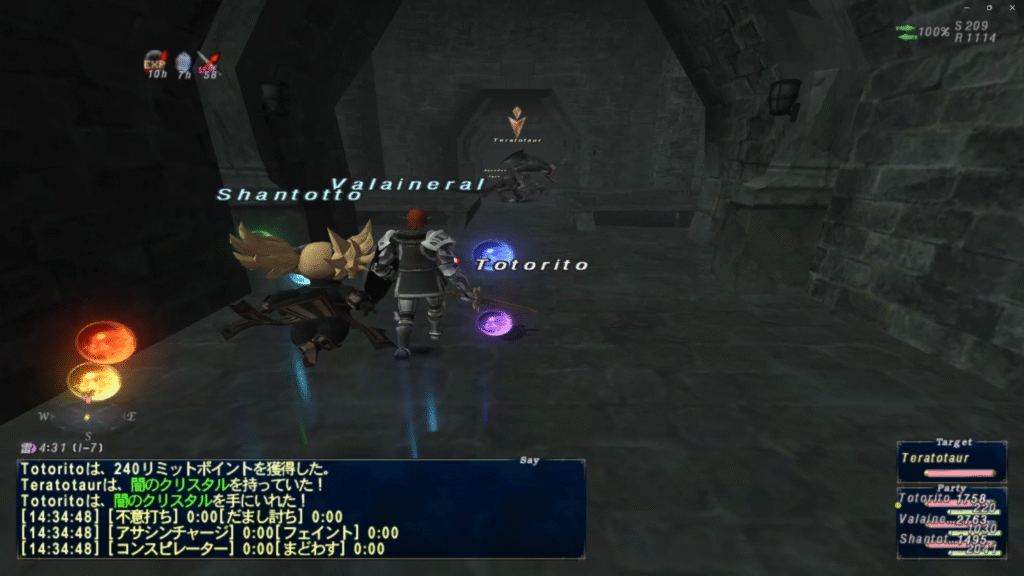Close the game window
This screenshot has width=1024, height=576.
coord(1010,8)
